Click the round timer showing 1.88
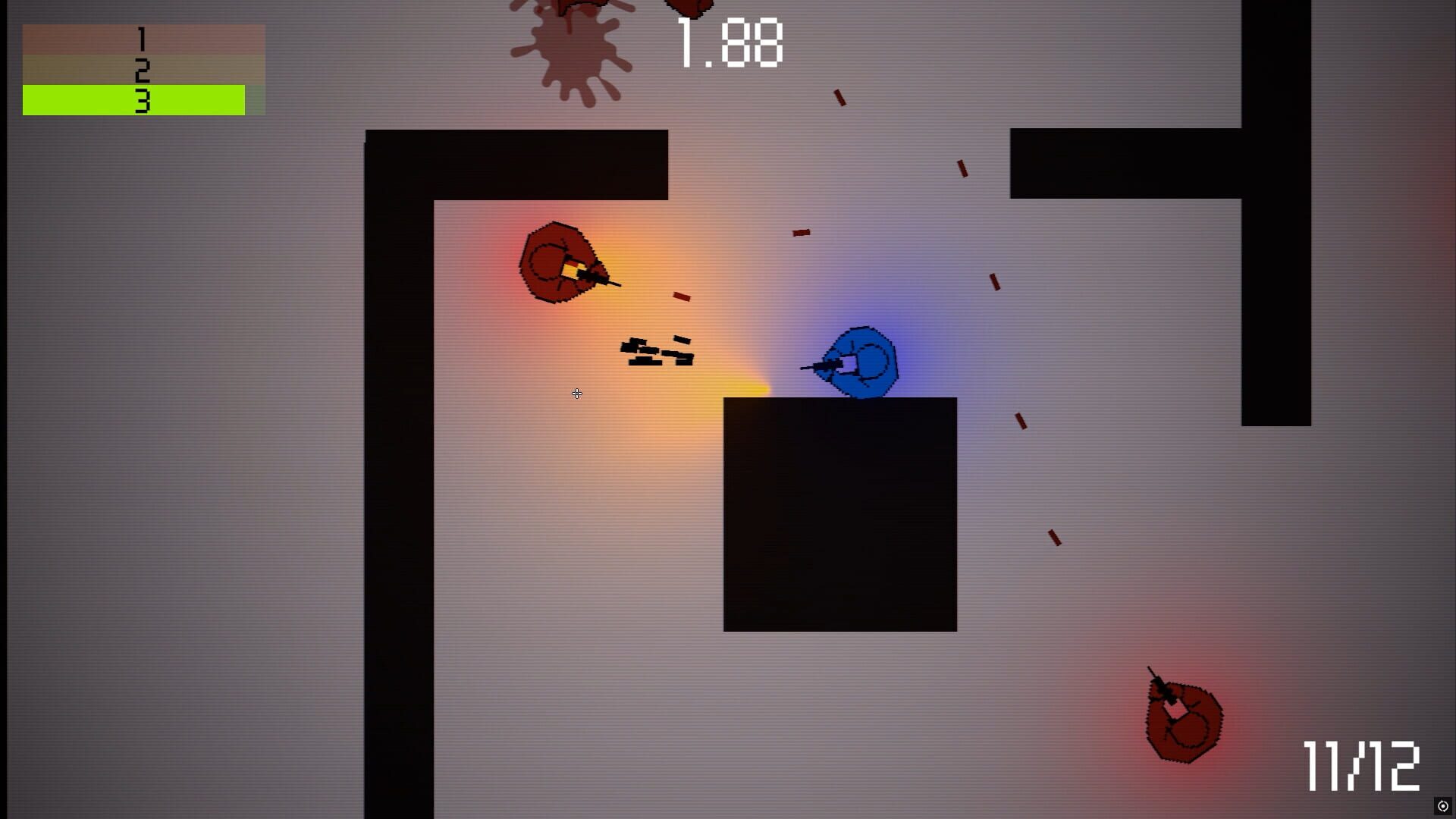 728,43
